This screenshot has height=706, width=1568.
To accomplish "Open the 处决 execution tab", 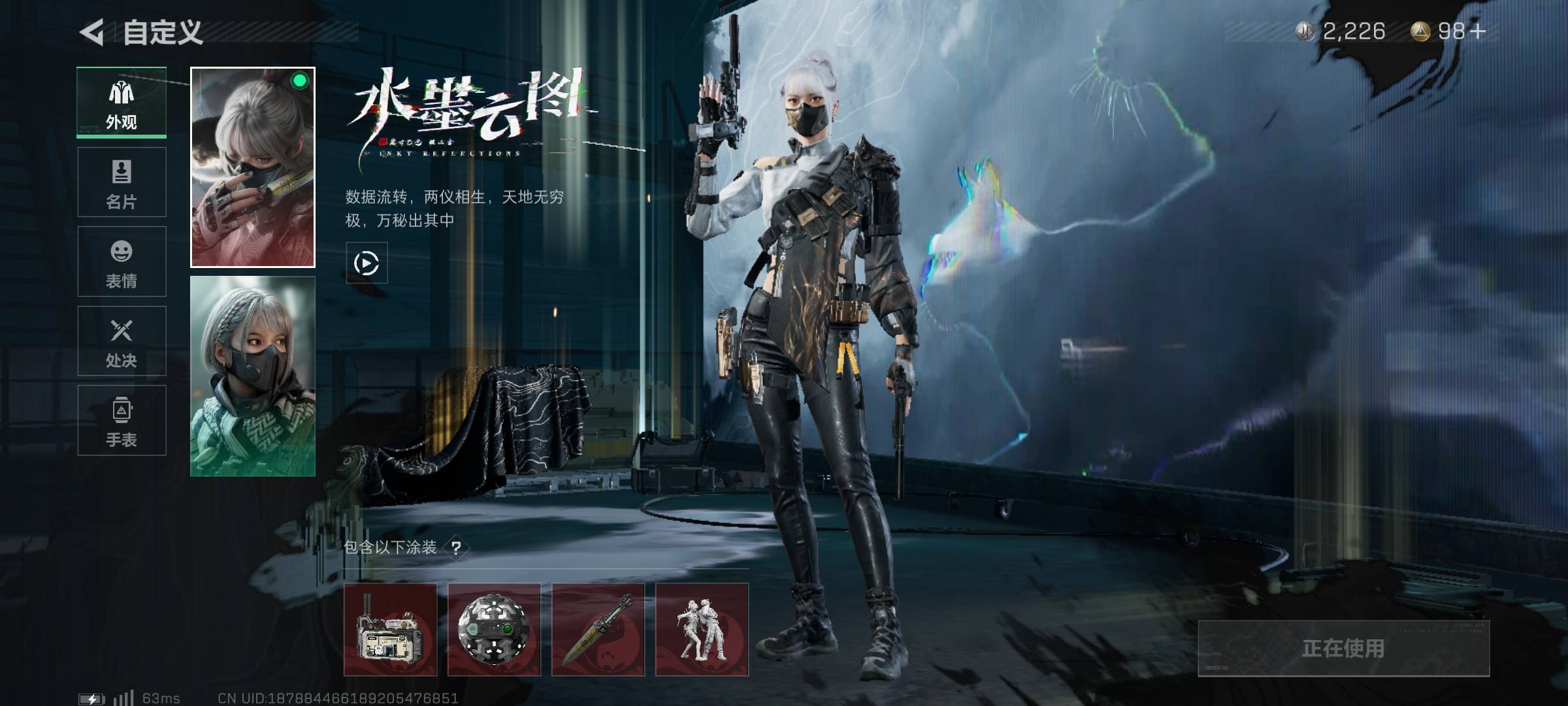I will click(122, 341).
